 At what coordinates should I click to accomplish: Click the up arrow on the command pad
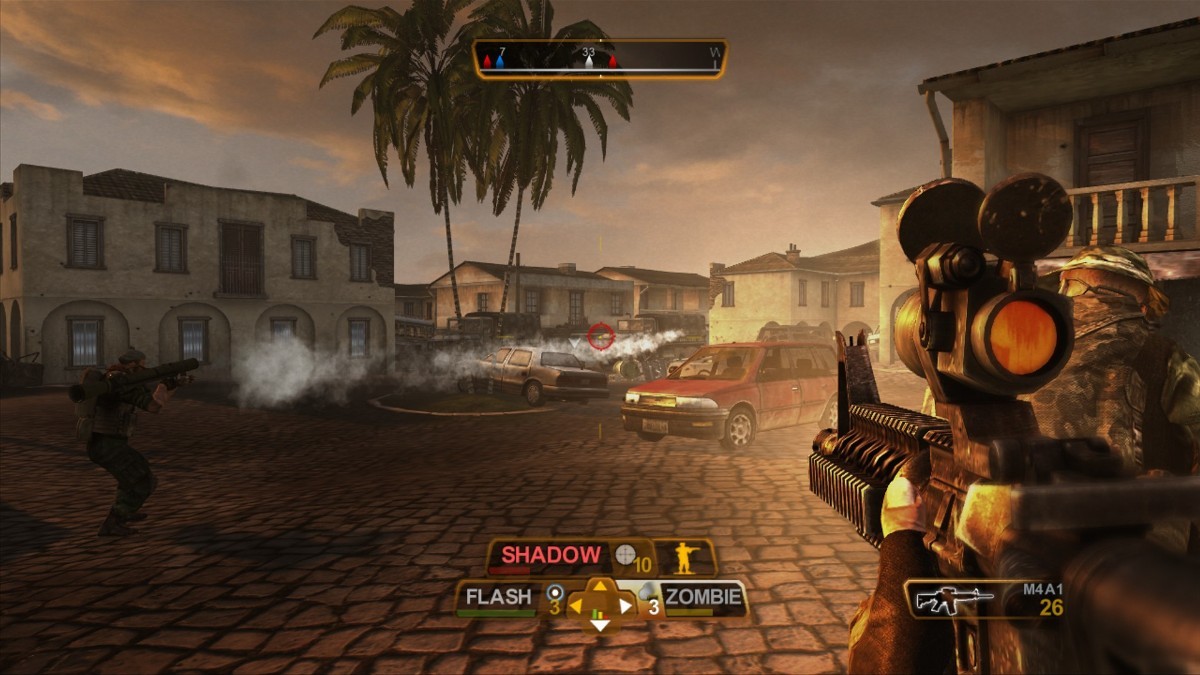click(x=599, y=587)
